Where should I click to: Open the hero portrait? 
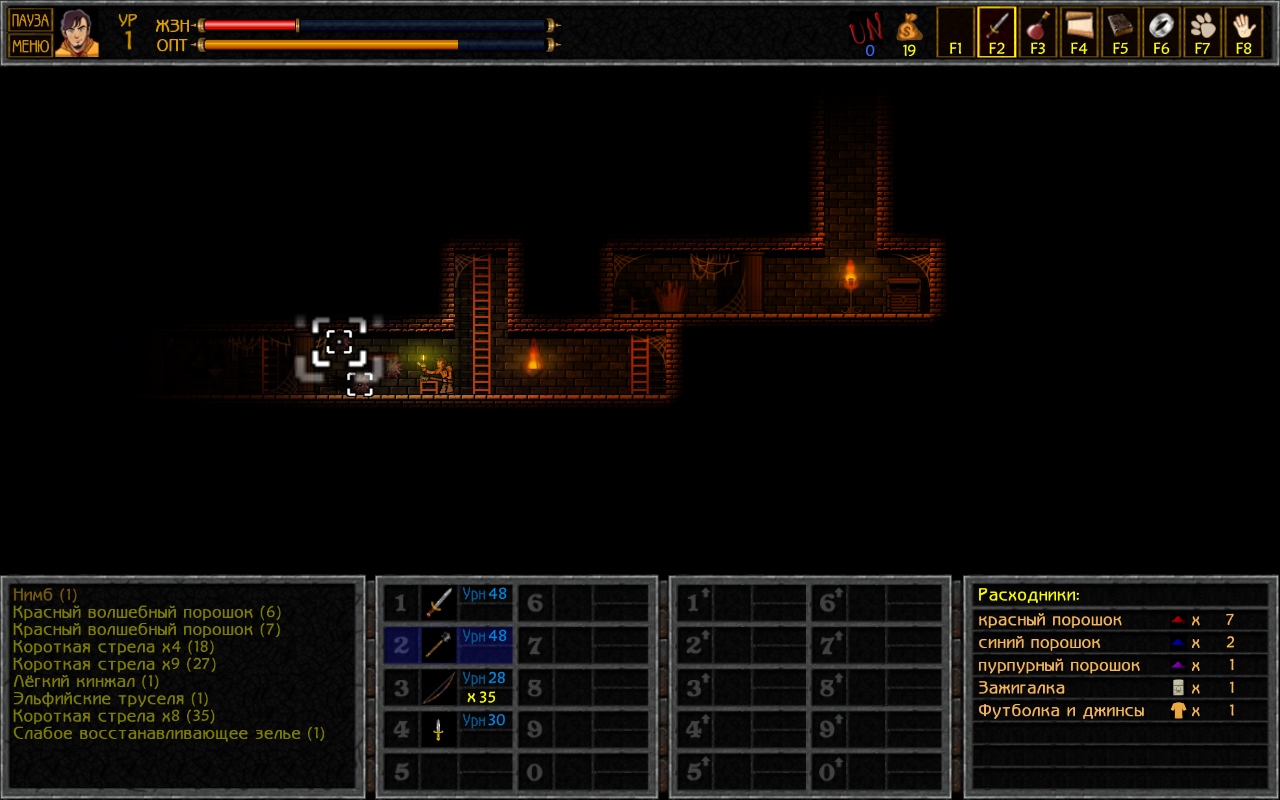pyautogui.click(x=77, y=33)
